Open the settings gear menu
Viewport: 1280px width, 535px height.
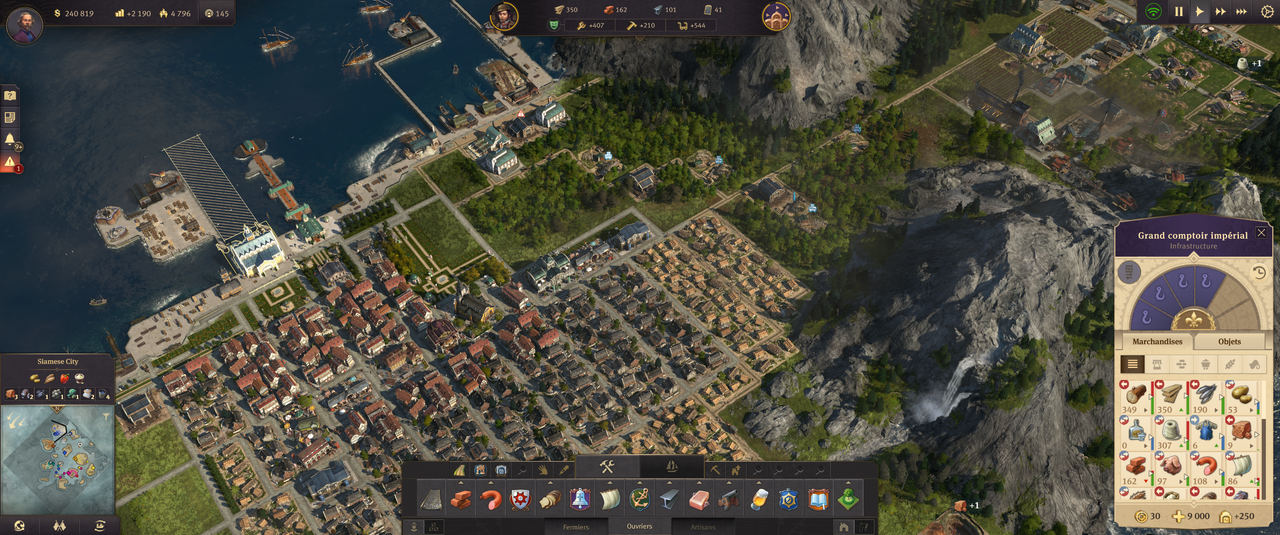tap(1267, 11)
